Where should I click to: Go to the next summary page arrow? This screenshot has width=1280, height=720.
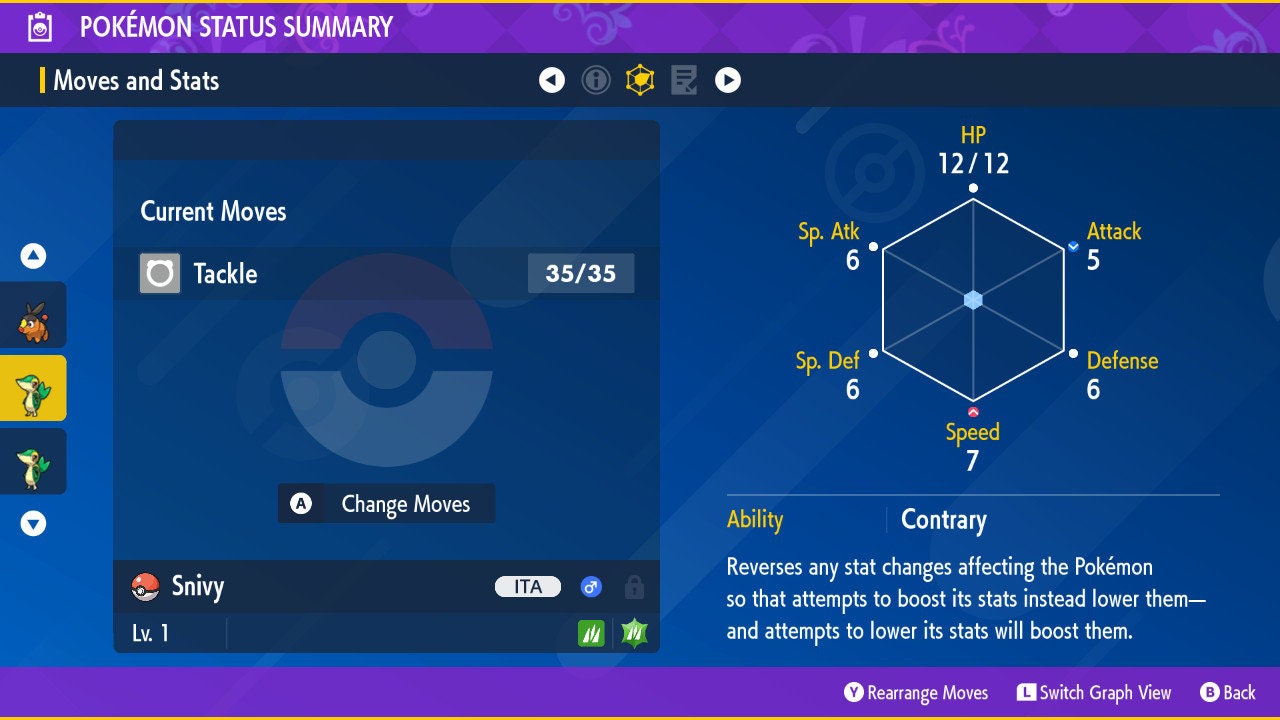tap(728, 80)
